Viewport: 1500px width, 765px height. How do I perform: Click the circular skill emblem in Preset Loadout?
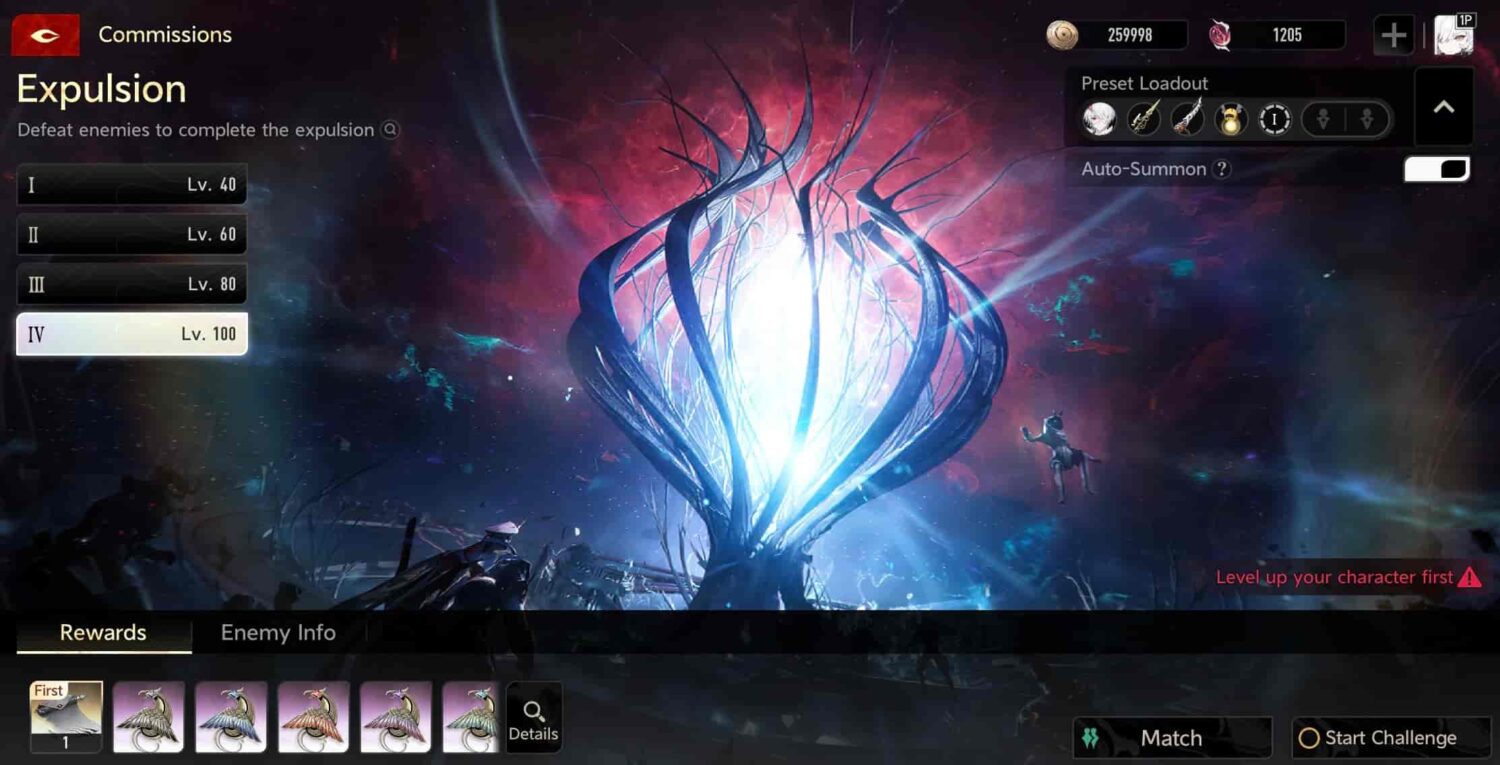(x=1274, y=118)
